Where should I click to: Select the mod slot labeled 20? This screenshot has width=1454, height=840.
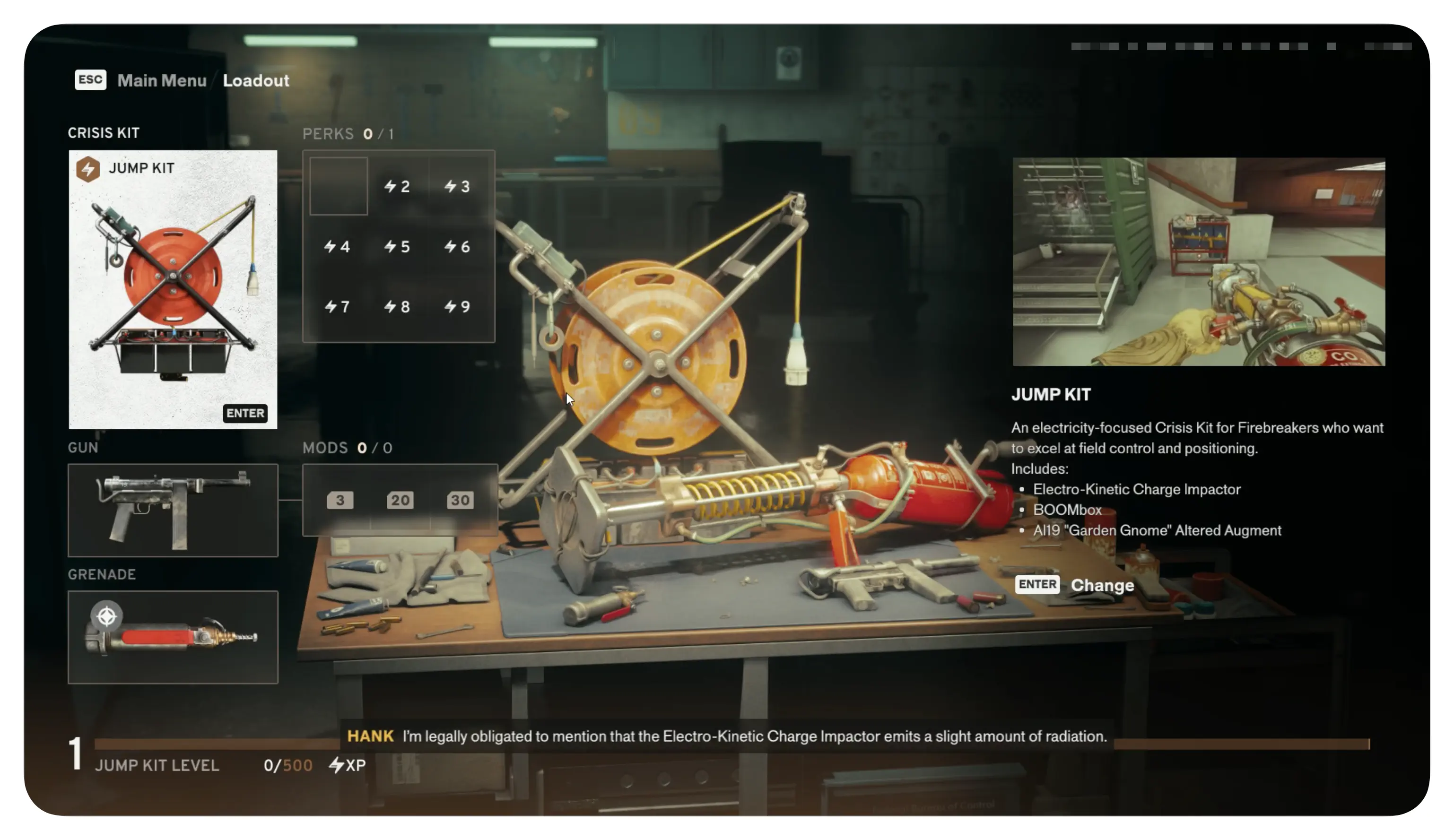pos(400,500)
